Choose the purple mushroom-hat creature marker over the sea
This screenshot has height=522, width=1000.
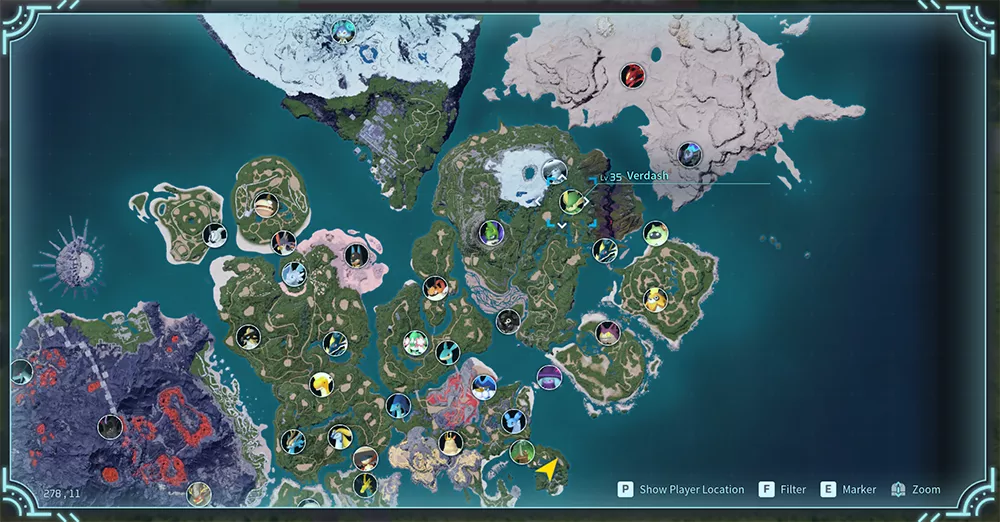pyautogui.click(x=548, y=377)
